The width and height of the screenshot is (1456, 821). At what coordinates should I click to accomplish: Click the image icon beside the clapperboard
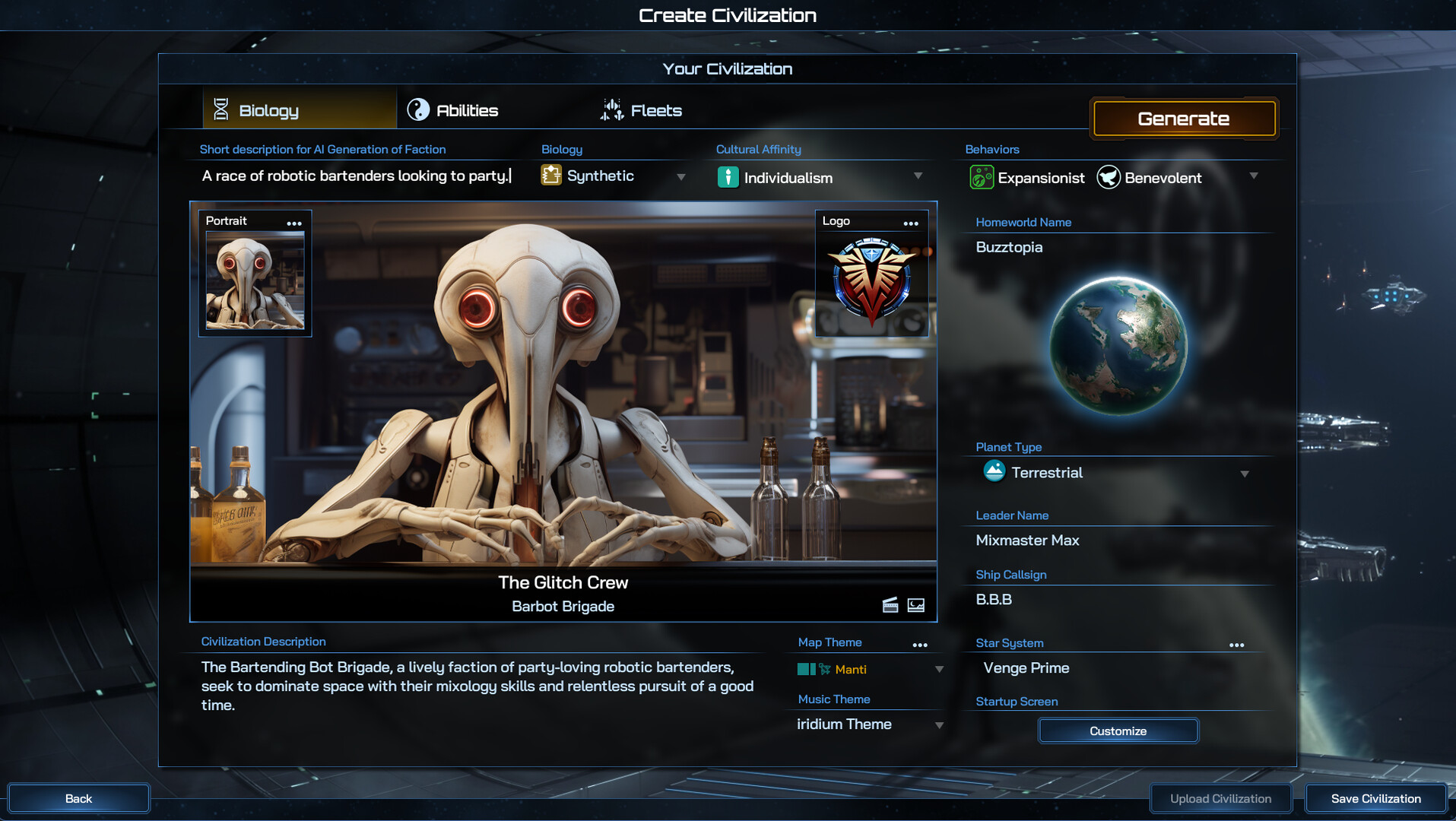click(x=915, y=605)
